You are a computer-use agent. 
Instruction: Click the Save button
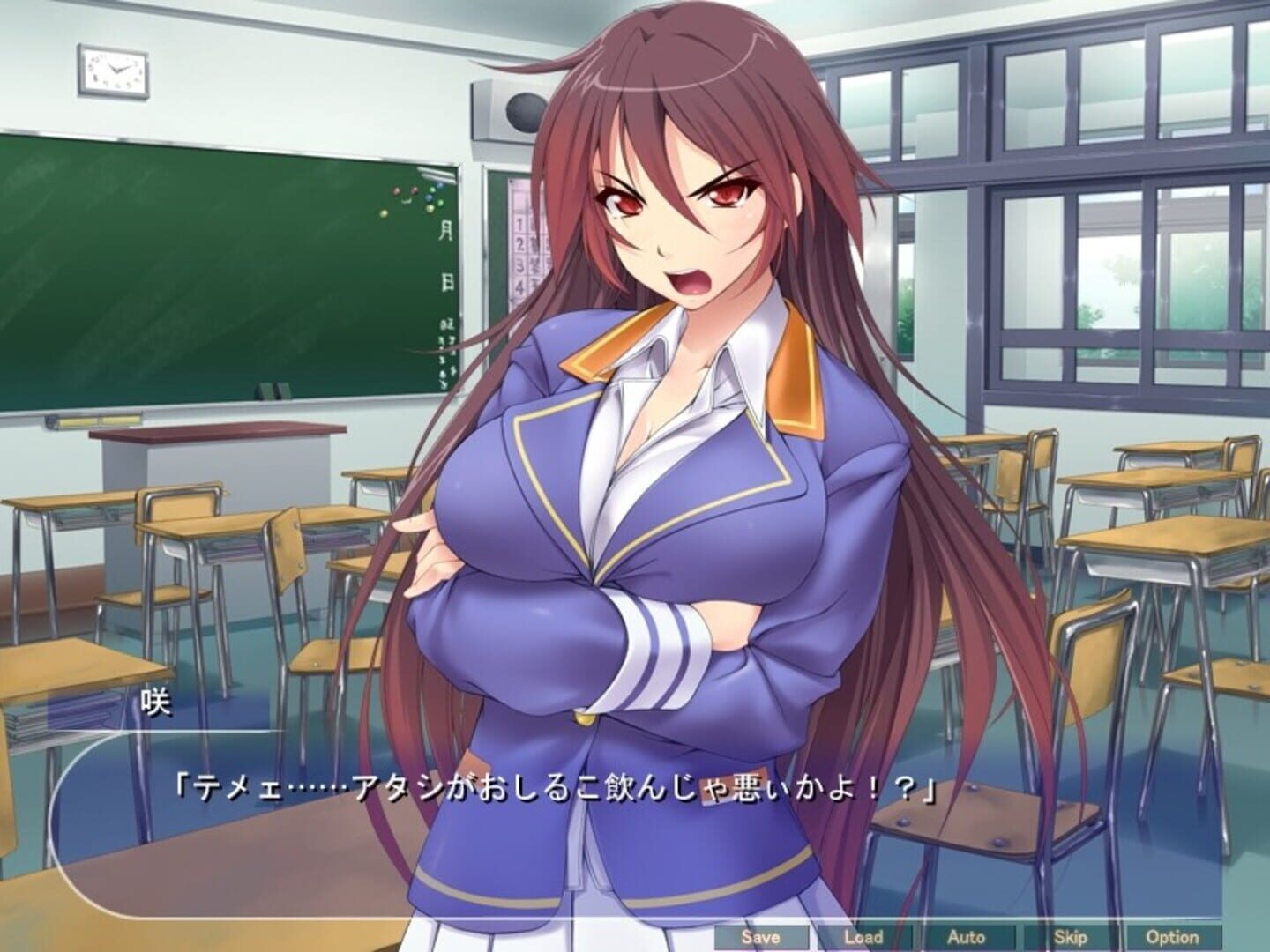[x=760, y=939]
